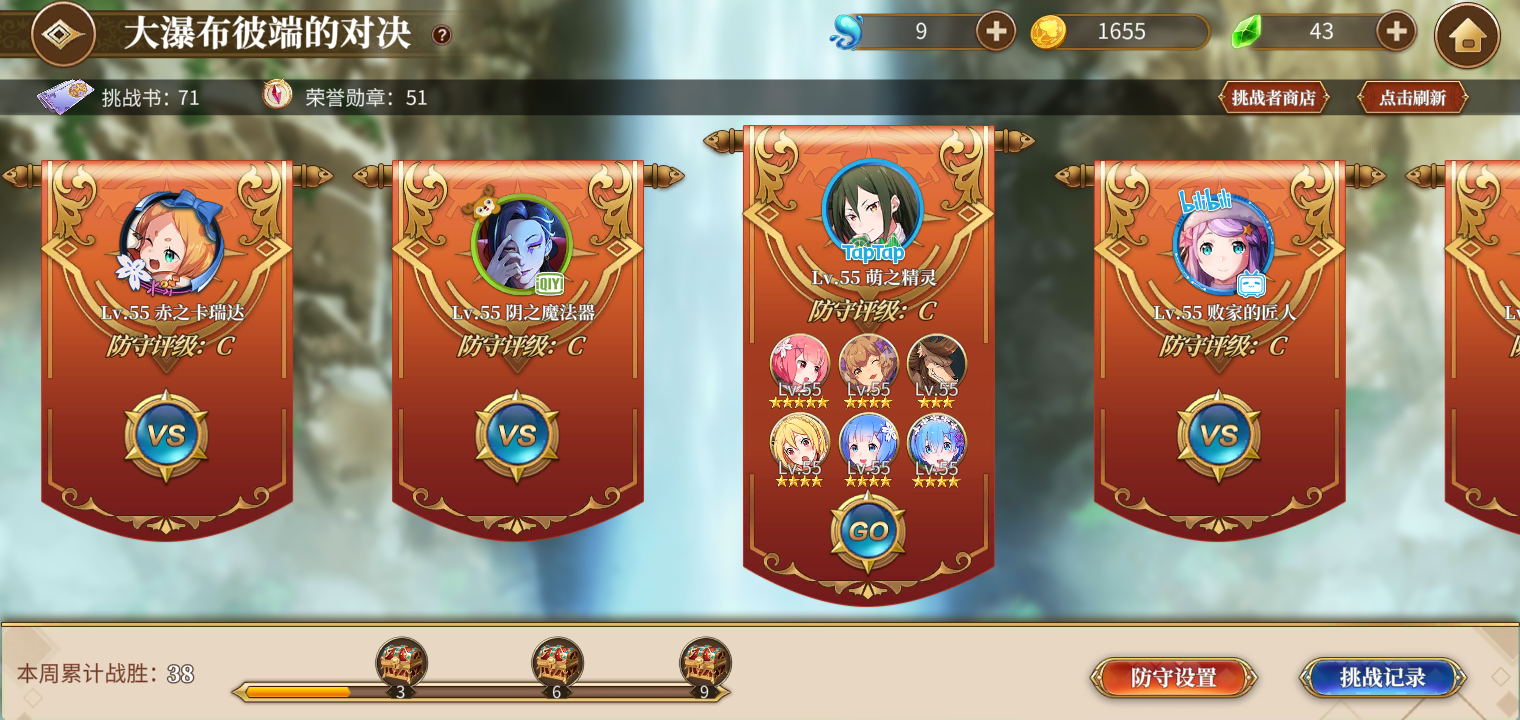Viewport: 1520px width, 720px height.
Task: Tap the weekly wins progress bar
Action: click(480, 691)
